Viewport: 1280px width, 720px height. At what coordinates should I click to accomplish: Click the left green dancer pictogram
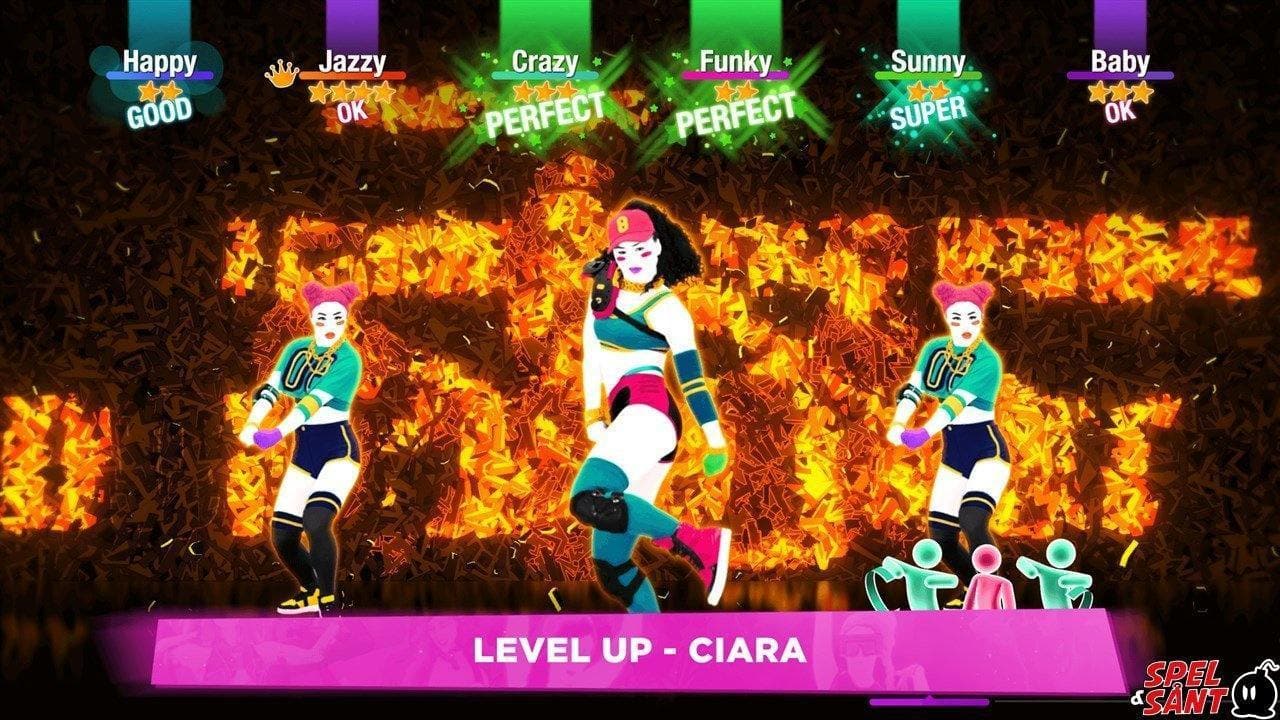point(910,580)
